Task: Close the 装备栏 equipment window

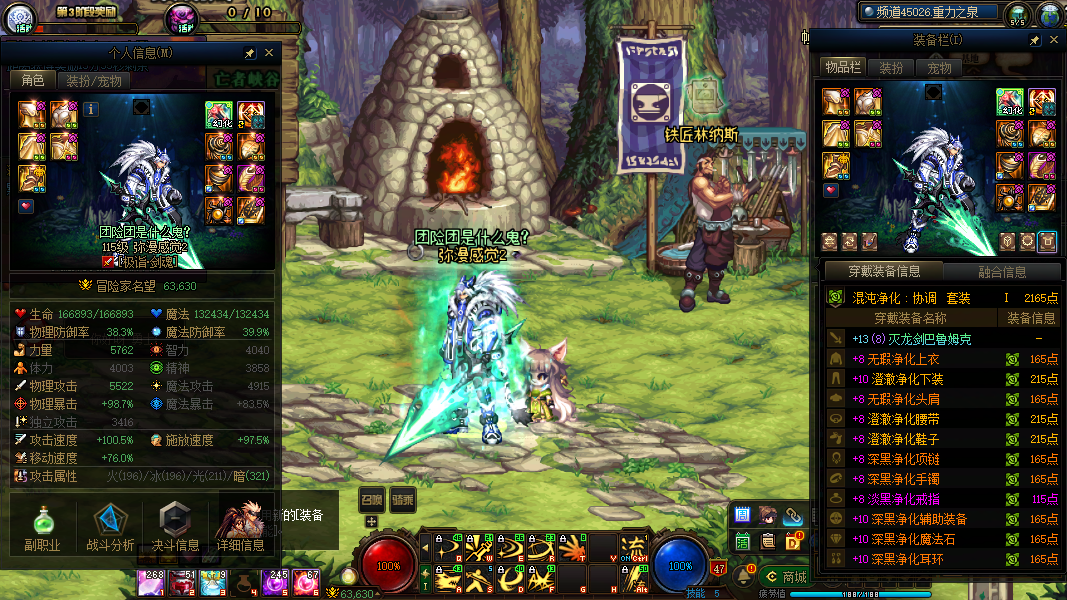Action: (1054, 40)
